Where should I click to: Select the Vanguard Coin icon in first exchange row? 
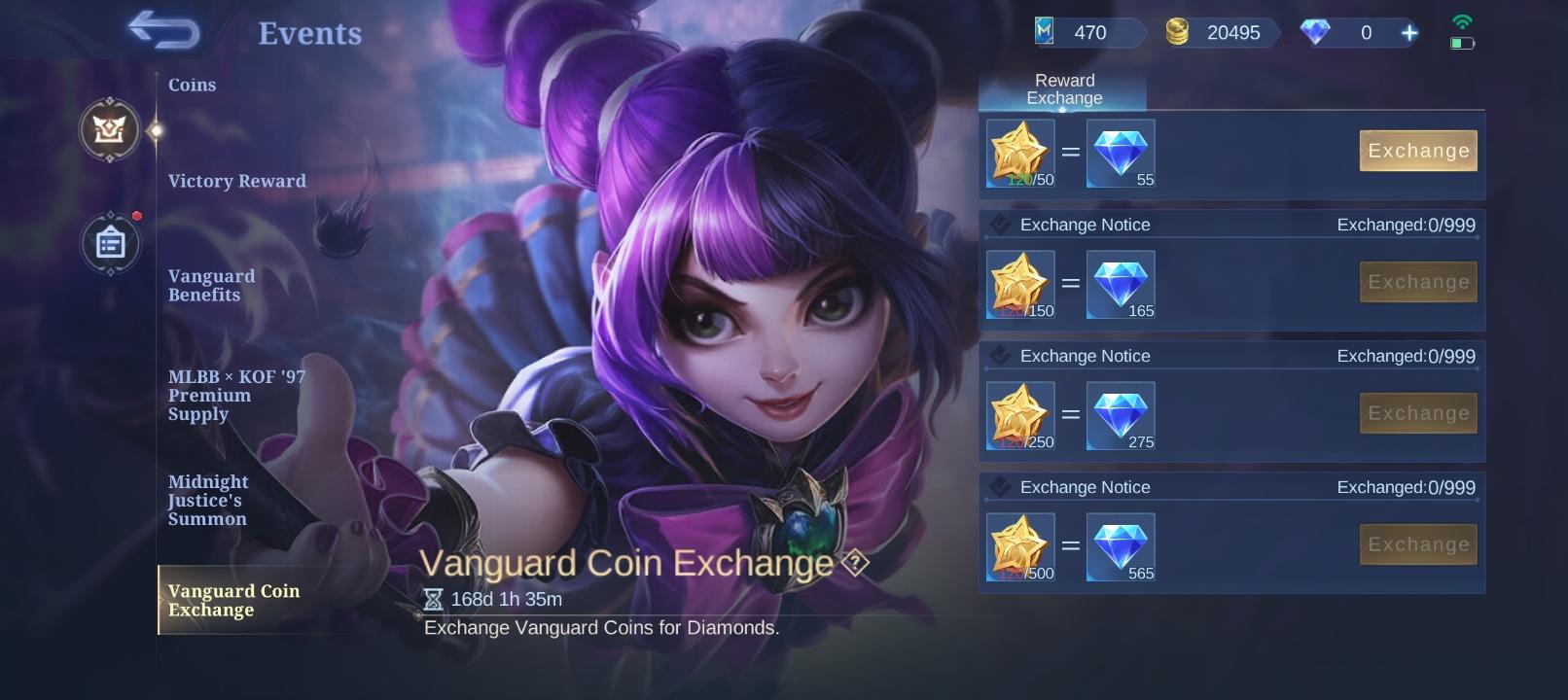click(1020, 153)
